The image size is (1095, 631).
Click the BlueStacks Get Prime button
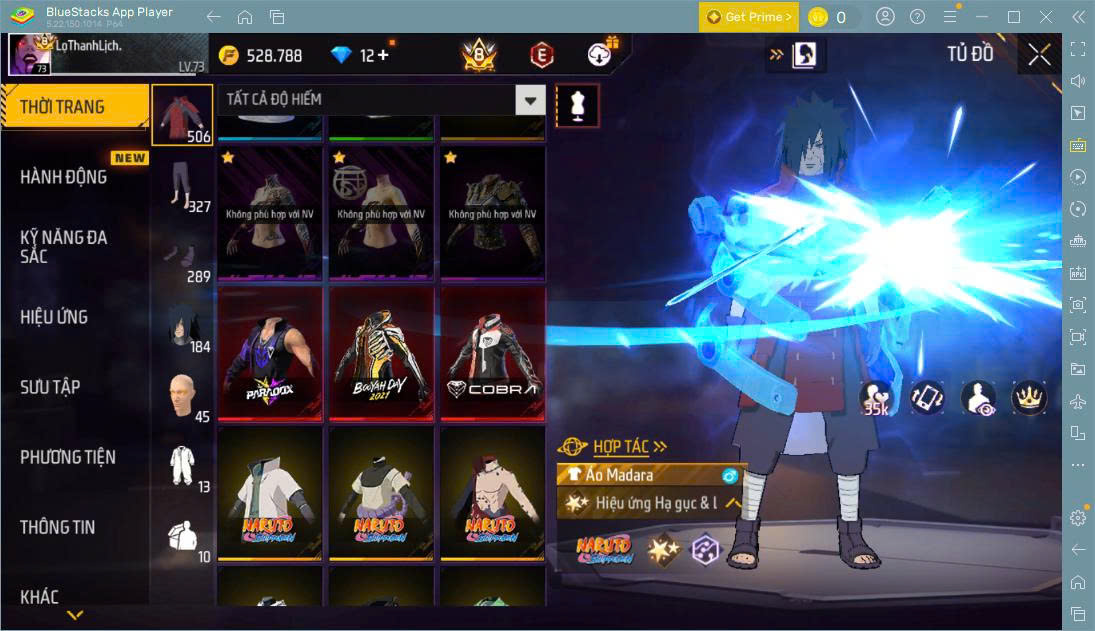(749, 17)
